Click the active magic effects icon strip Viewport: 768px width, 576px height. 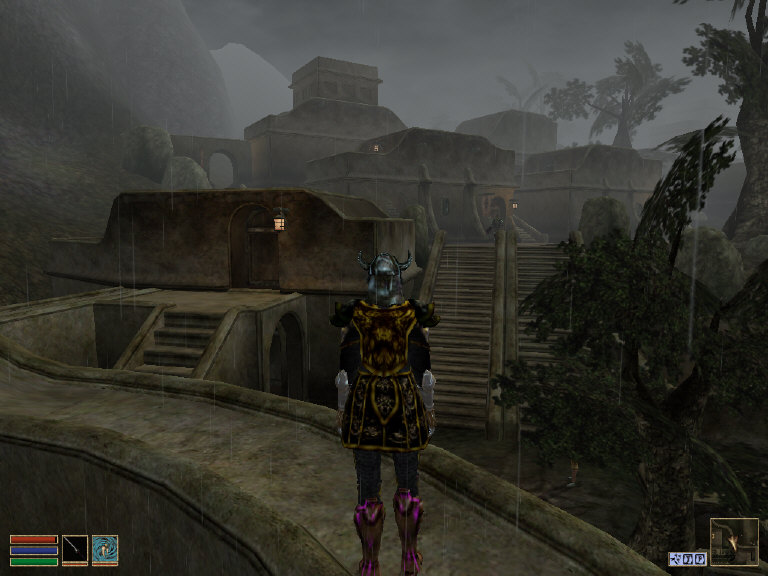(688, 559)
